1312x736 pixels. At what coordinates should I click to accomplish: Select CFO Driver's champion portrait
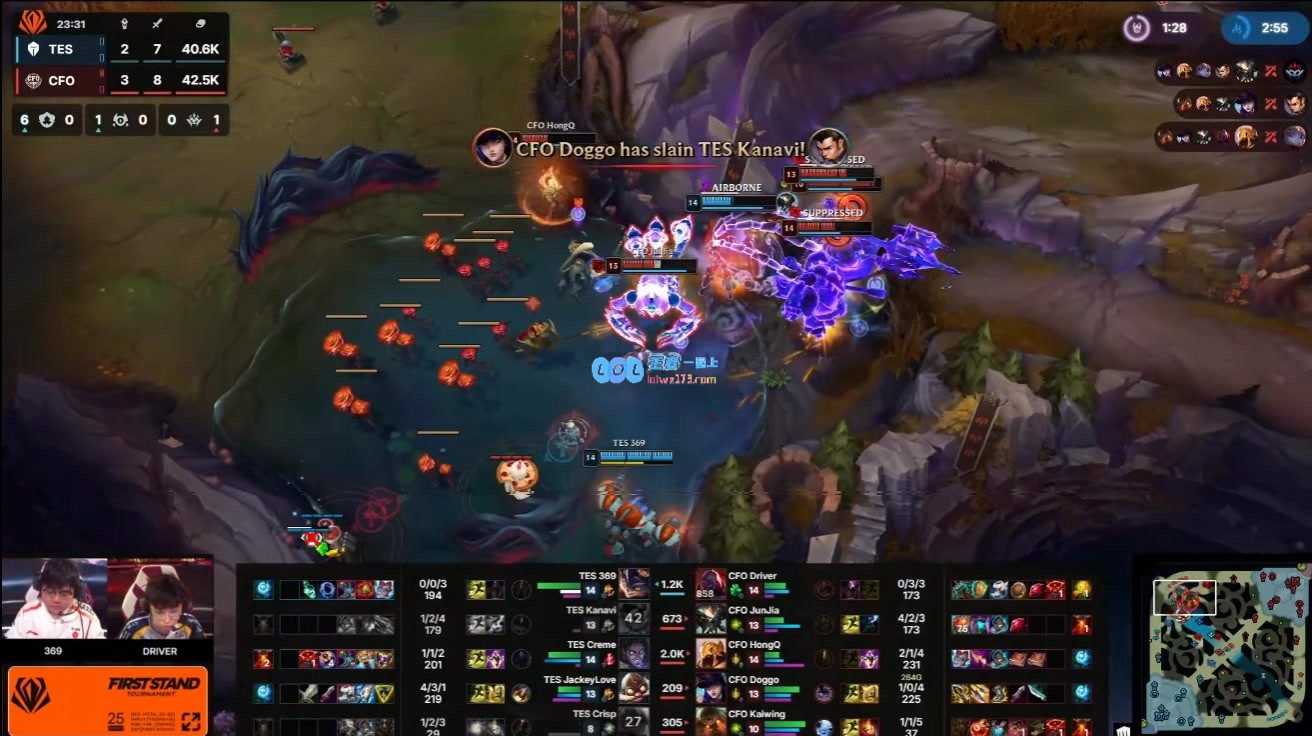(711, 584)
